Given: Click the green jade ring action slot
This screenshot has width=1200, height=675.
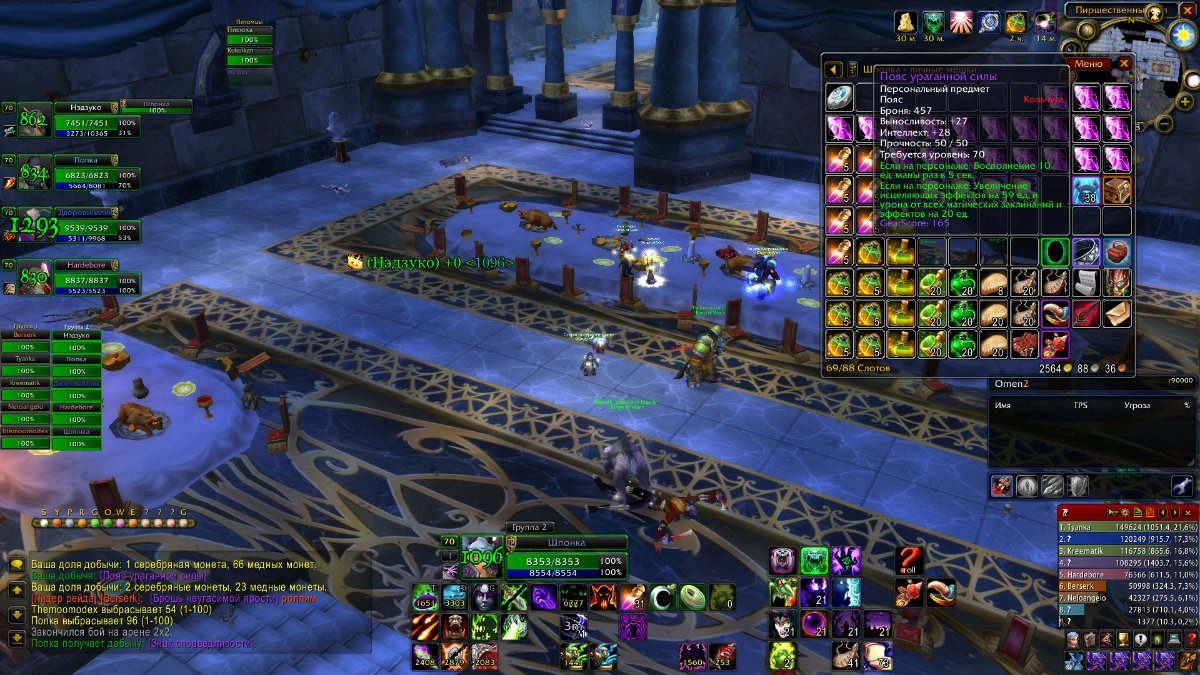Looking at the screenshot, I should pyautogui.click(x=692, y=597).
